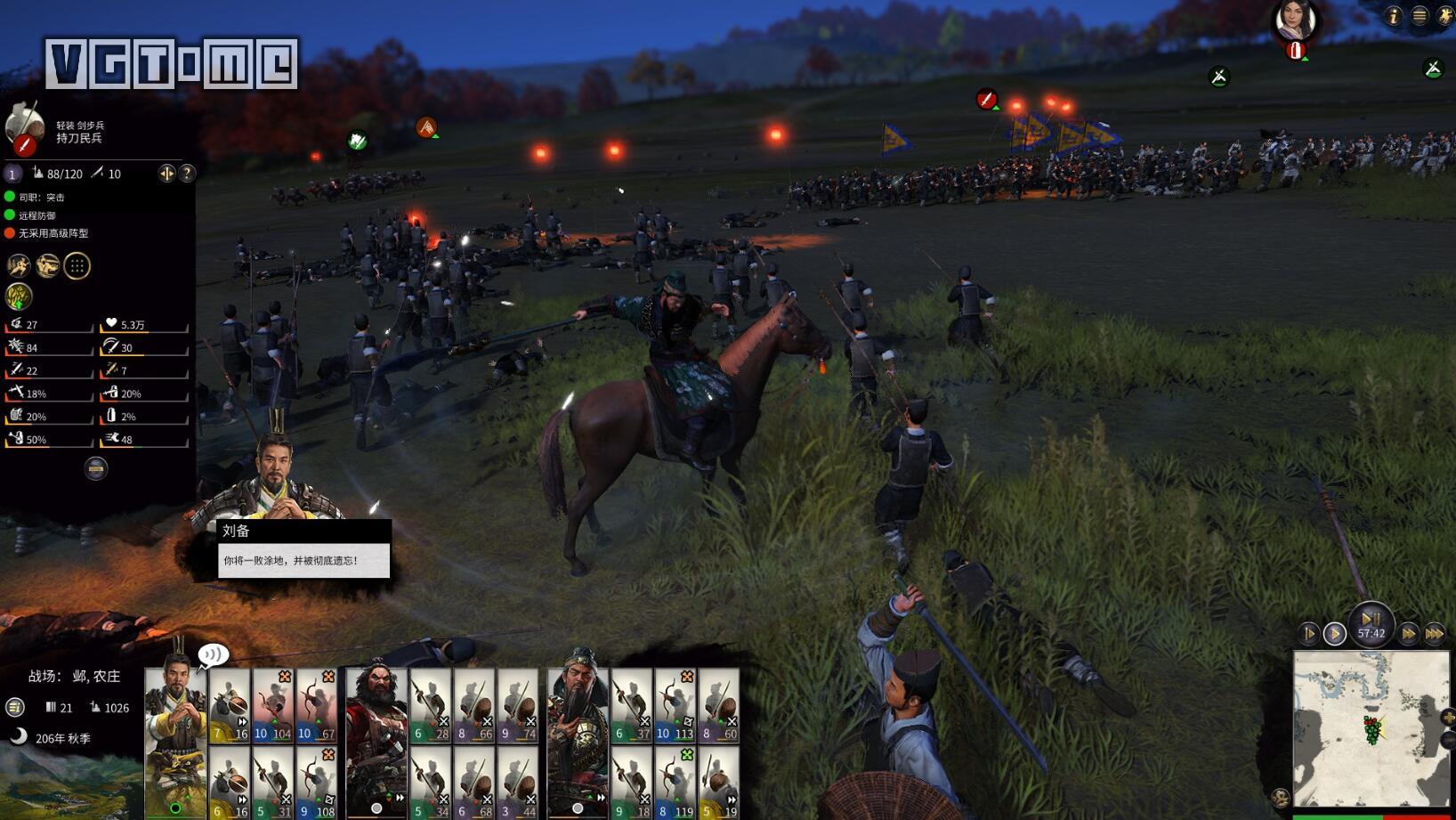Screen dimensions: 1456x820
Task: Open the game menu list icon
Action: point(1420,15)
